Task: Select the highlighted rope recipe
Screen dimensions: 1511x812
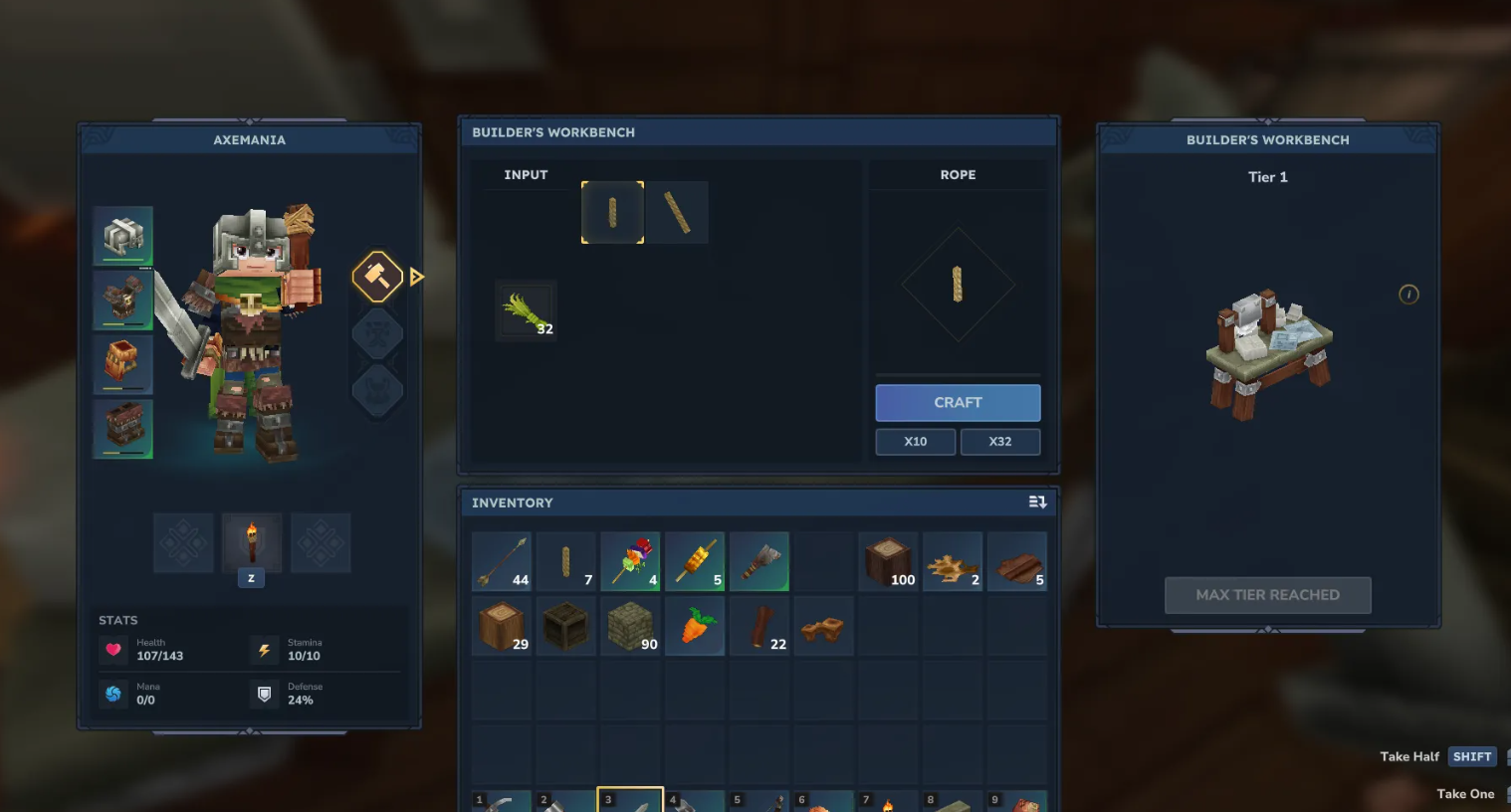Action: tap(612, 213)
